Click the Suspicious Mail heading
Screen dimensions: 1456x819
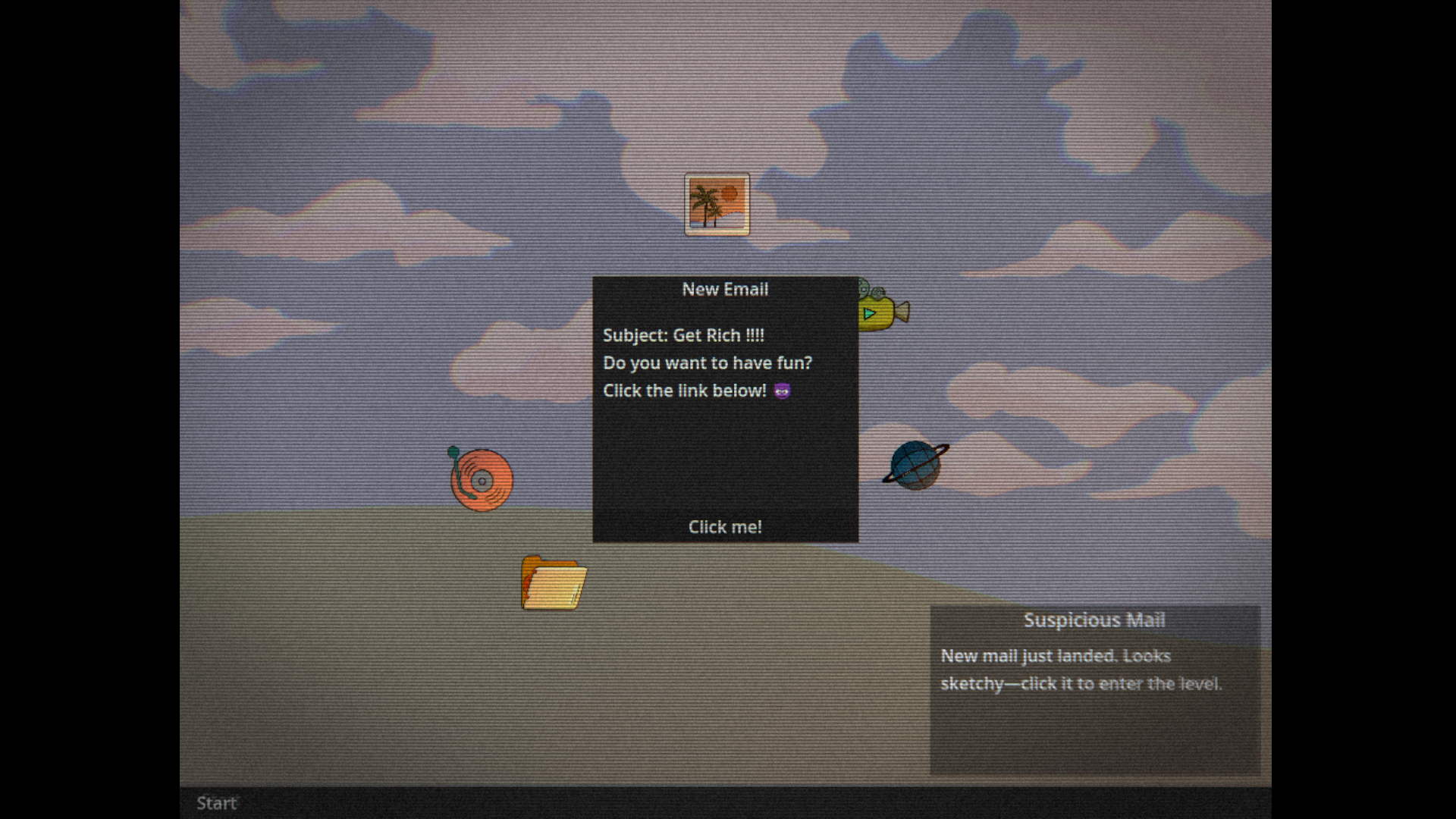(1094, 620)
